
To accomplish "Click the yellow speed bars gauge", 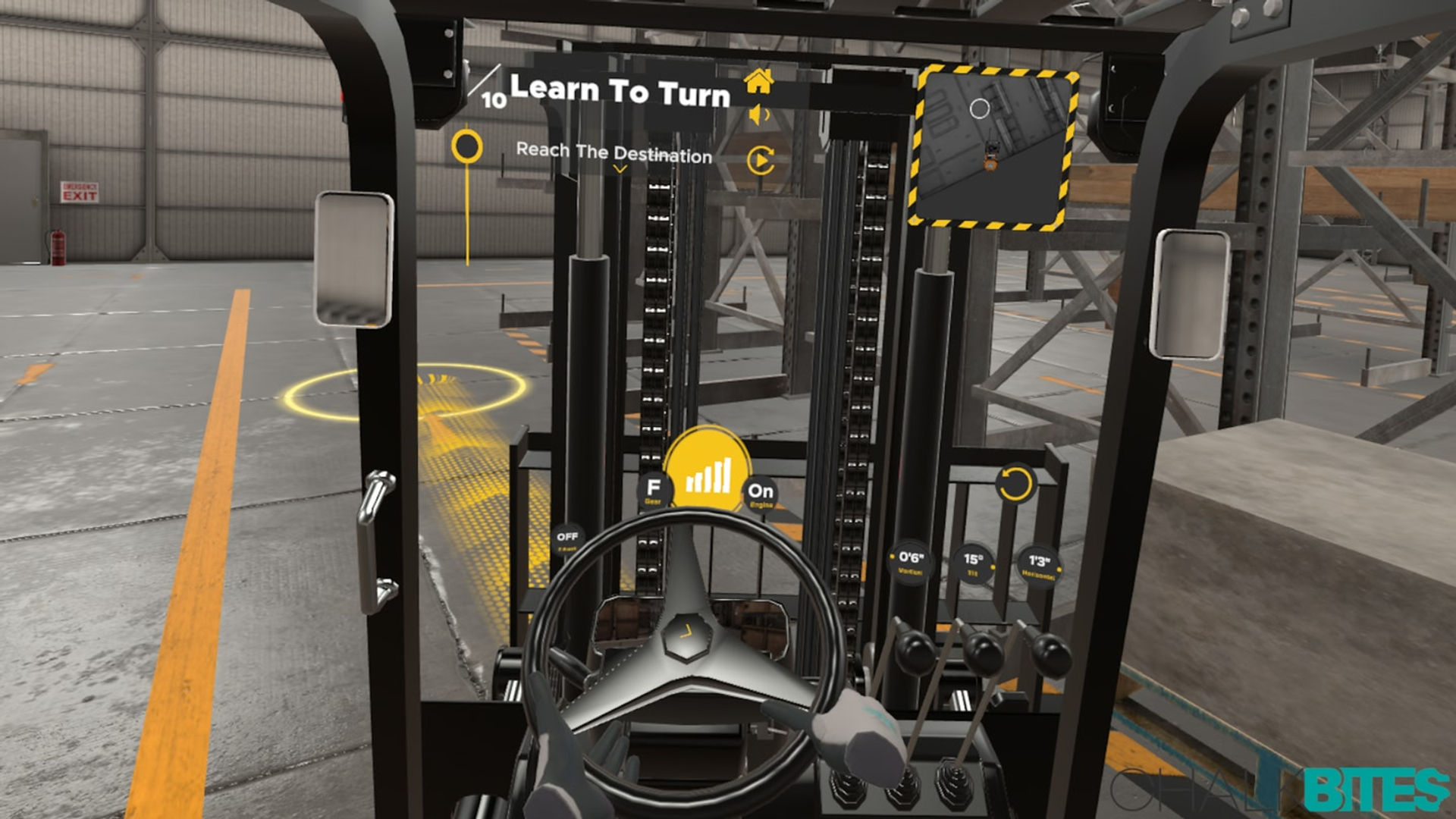I will (x=708, y=472).
